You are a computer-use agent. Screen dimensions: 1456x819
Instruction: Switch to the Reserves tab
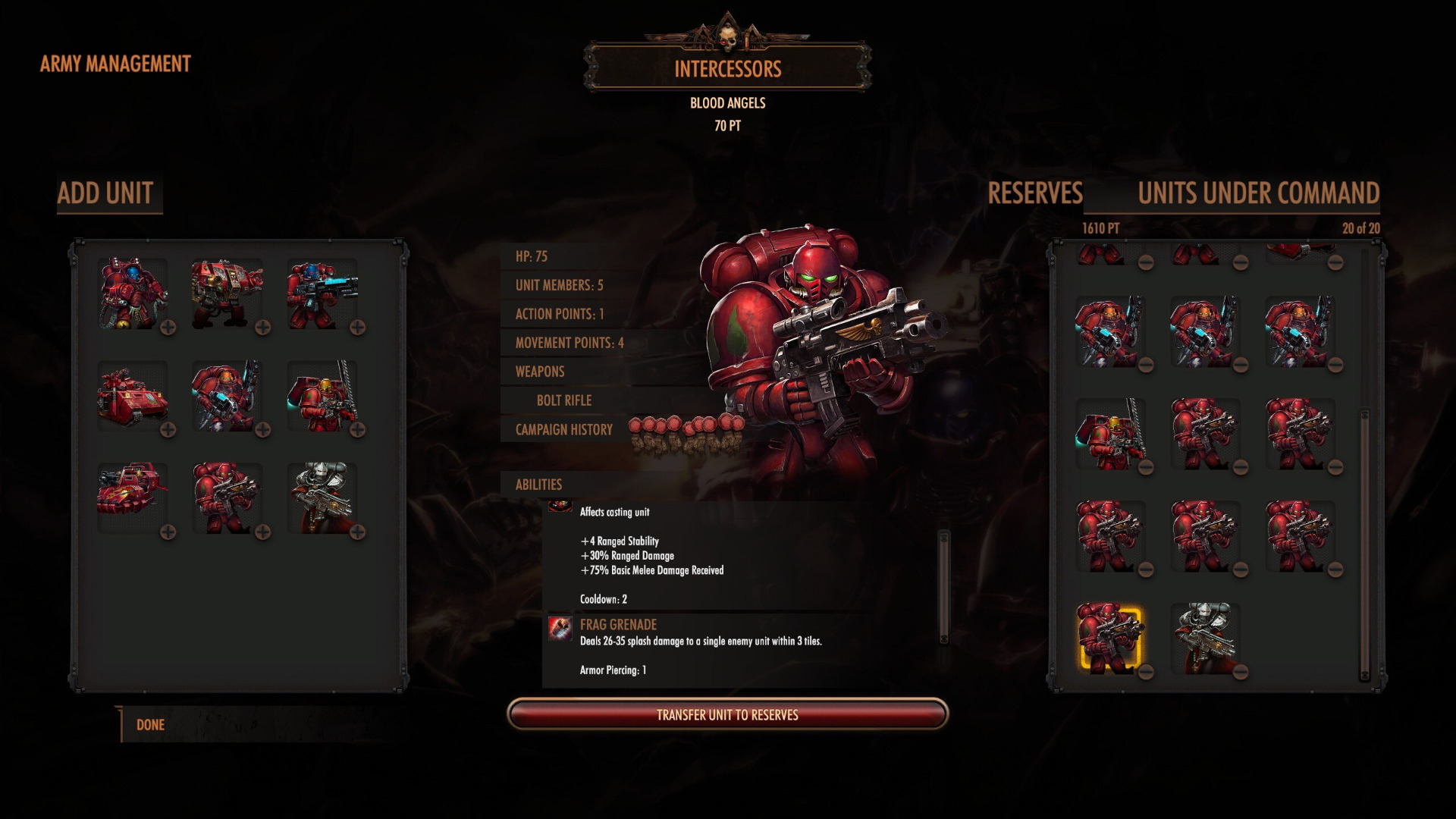point(1034,193)
